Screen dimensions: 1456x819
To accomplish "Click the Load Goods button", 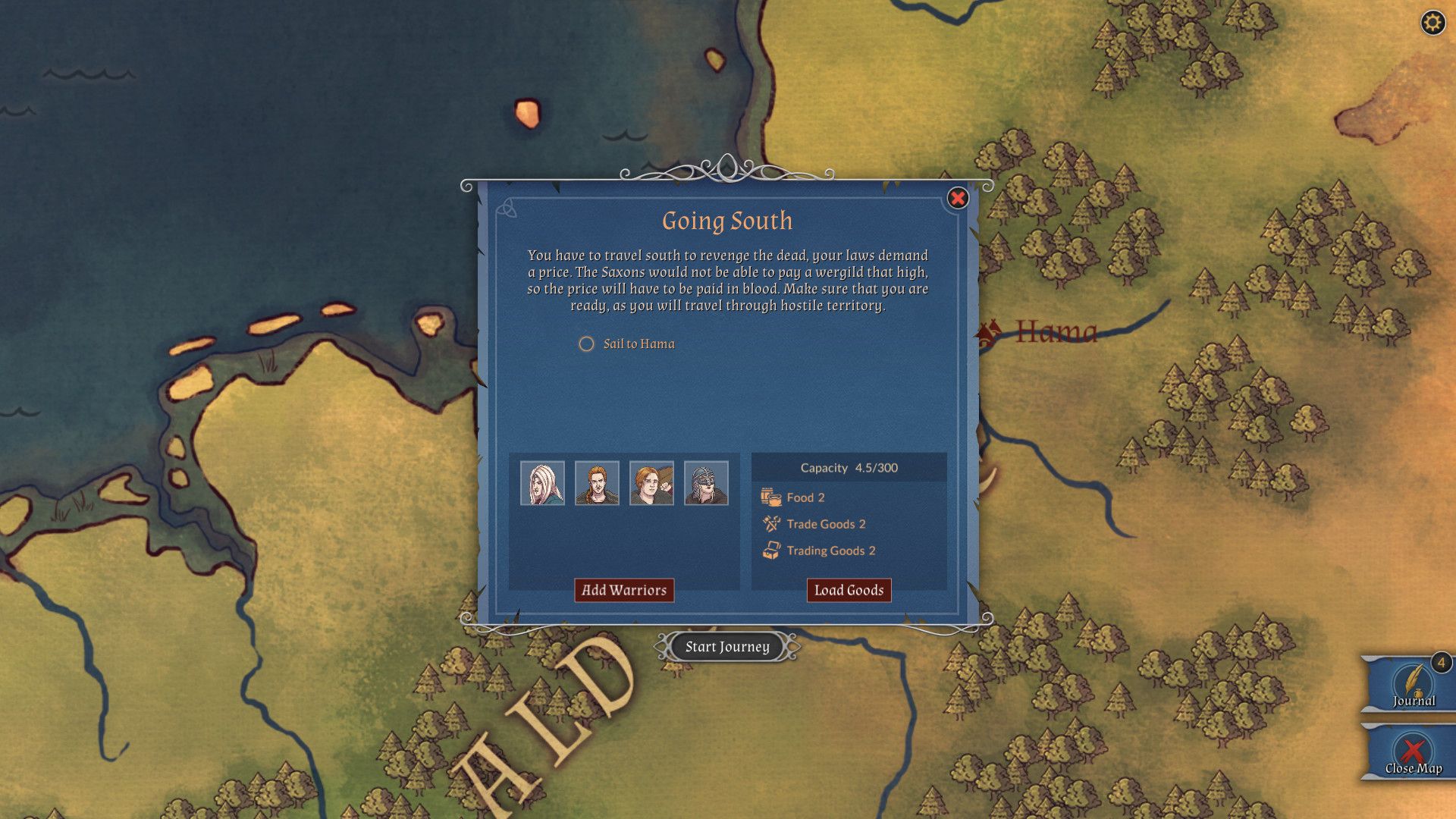I will pyautogui.click(x=849, y=590).
